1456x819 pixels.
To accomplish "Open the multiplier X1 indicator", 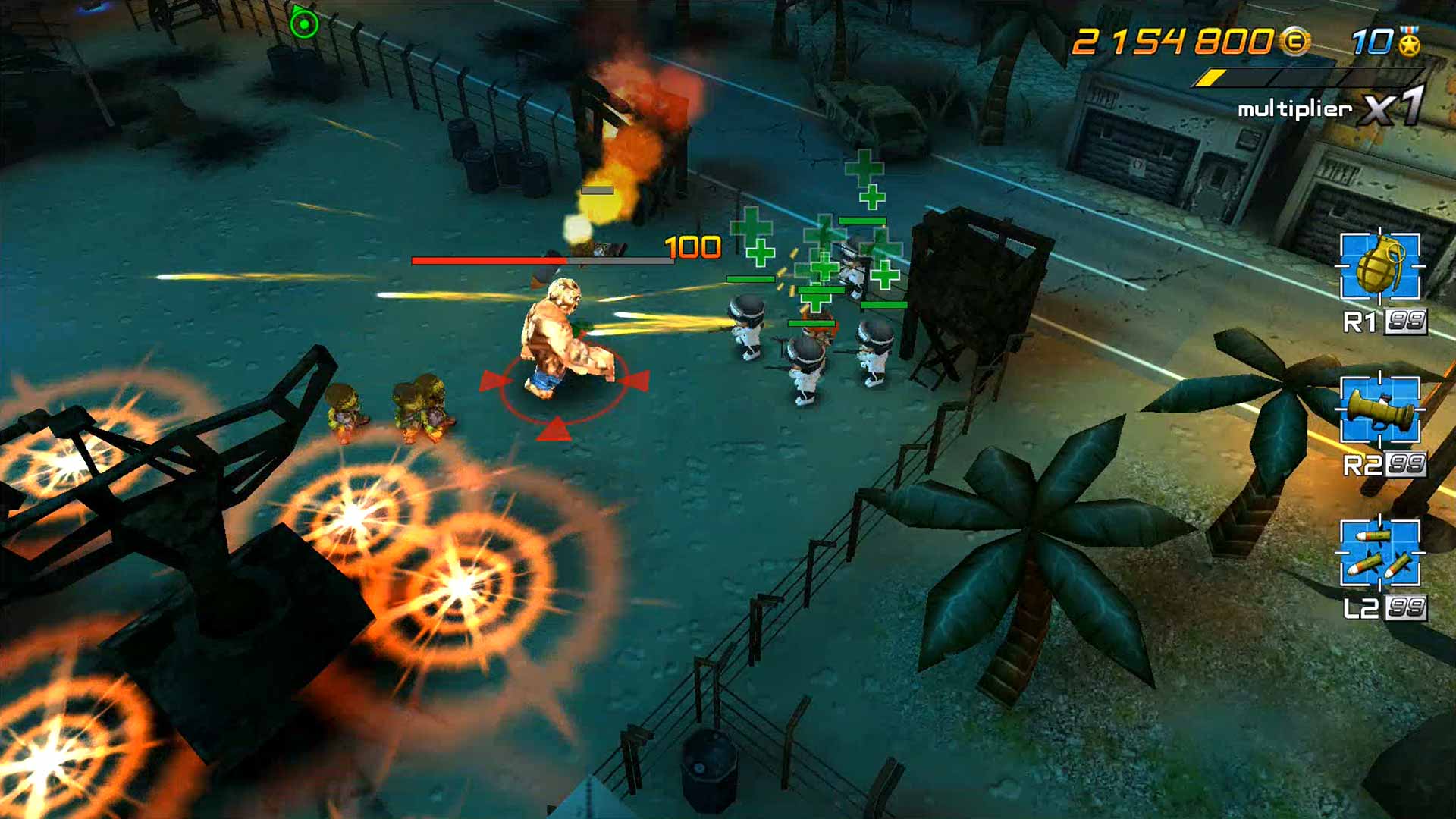I will [x=1395, y=108].
